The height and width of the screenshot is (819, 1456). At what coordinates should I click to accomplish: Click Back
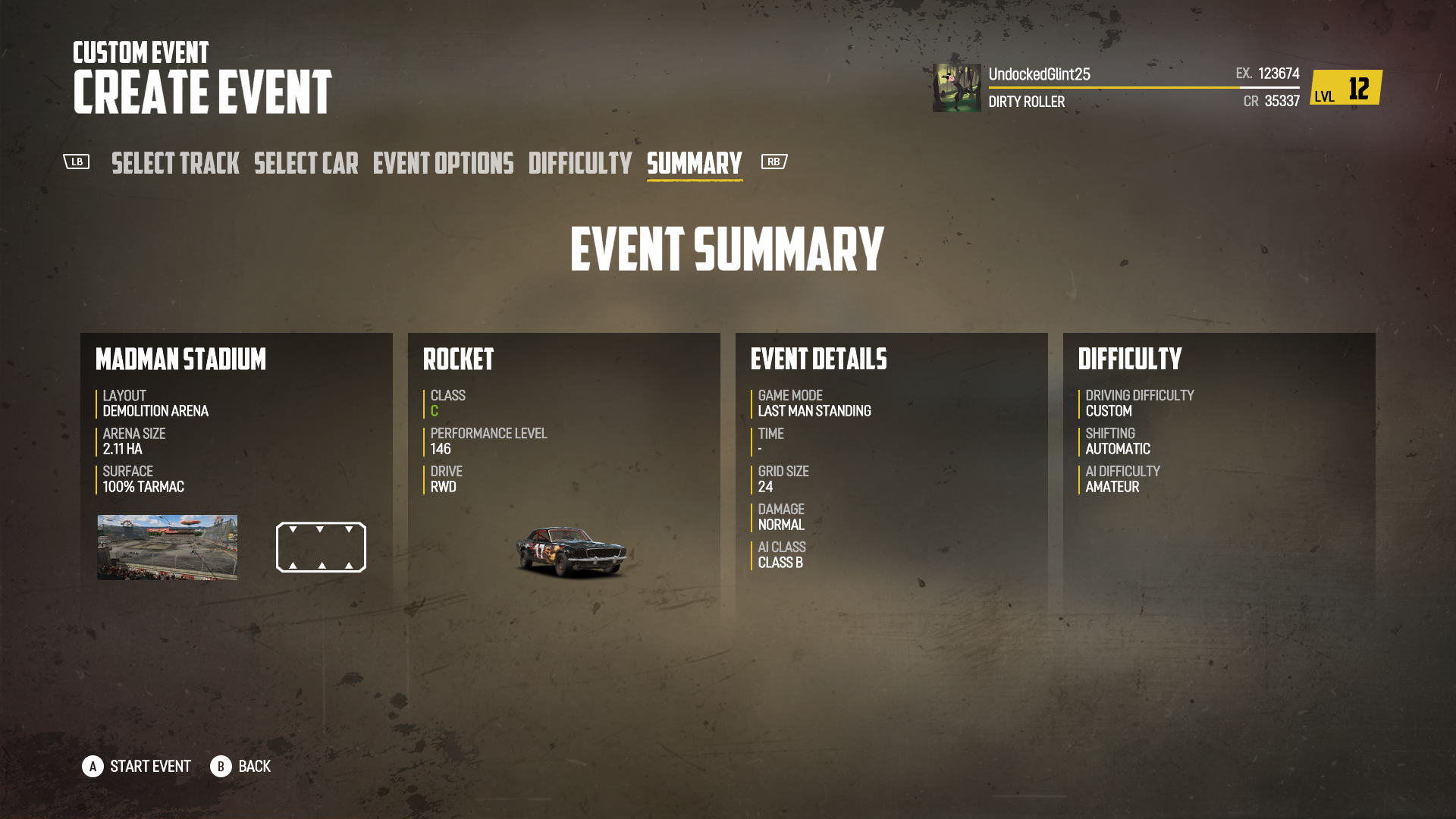pyautogui.click(x=253, y=767)
